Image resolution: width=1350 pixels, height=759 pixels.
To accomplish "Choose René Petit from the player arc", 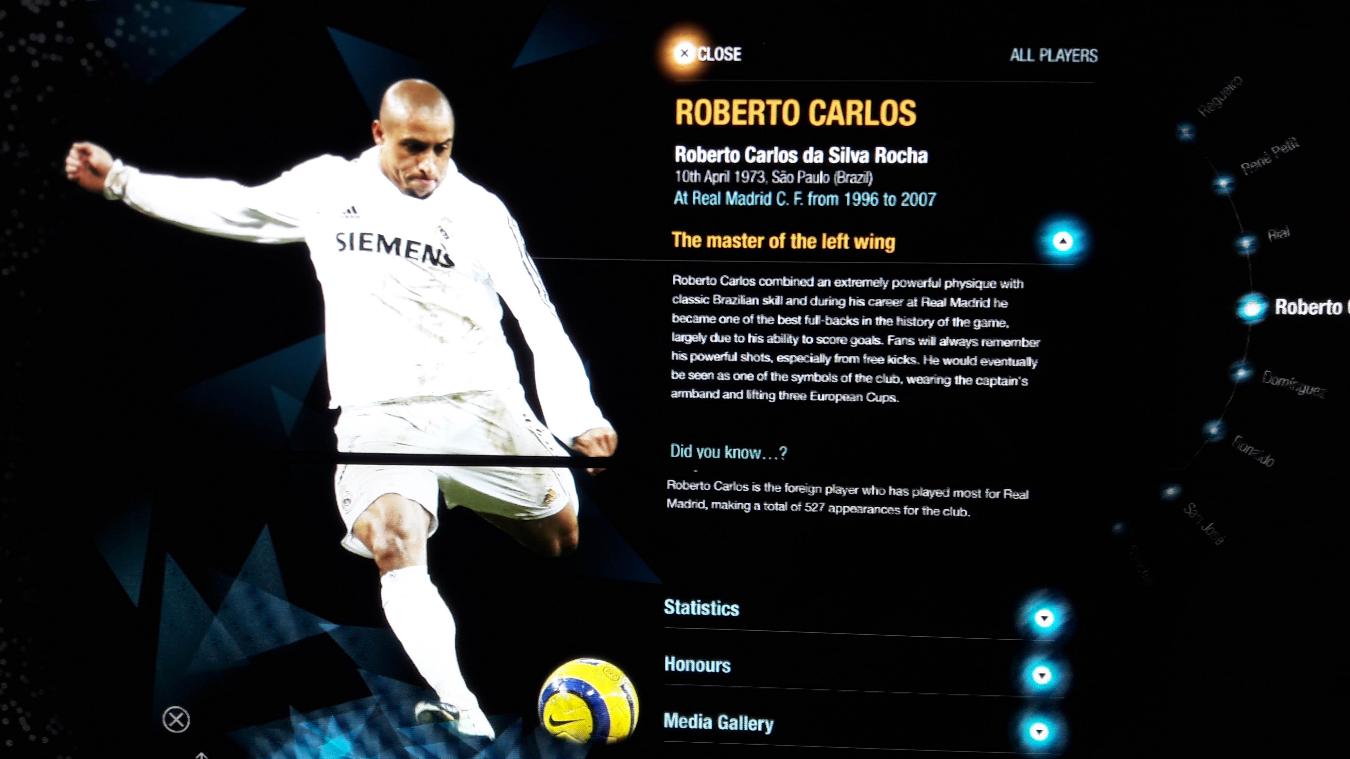I will 1223,184.
